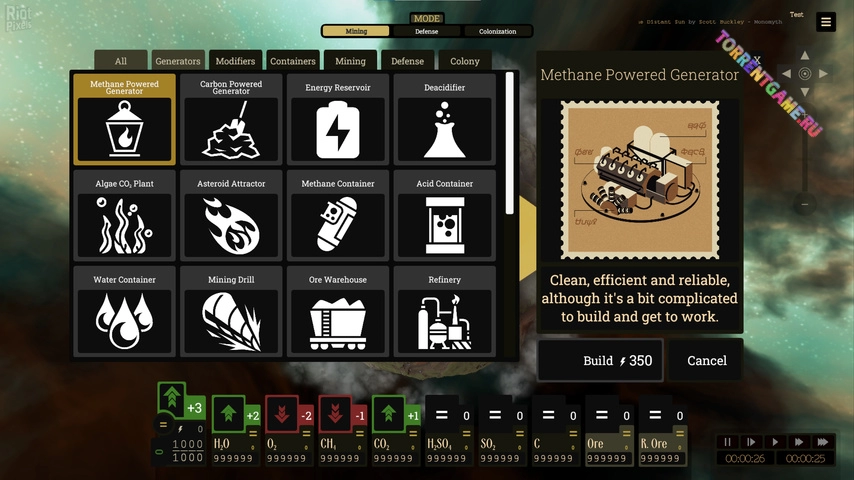Screen dimensions: 854x480
Task: Select the Algae CO2 Plant tile
Action: [124, 215]
